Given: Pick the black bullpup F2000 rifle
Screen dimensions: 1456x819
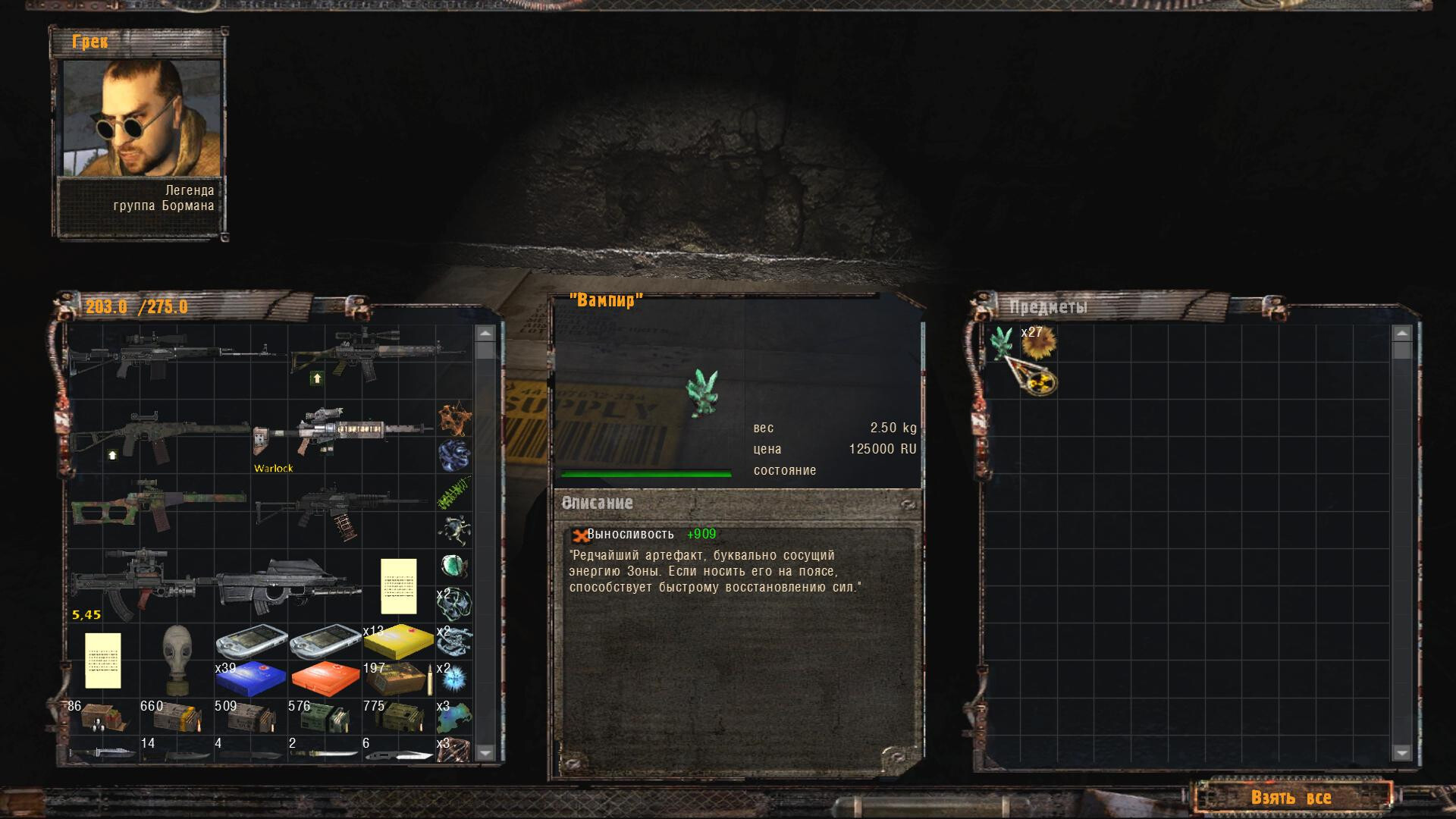Looking at the screenshot, I should [287, 585].
